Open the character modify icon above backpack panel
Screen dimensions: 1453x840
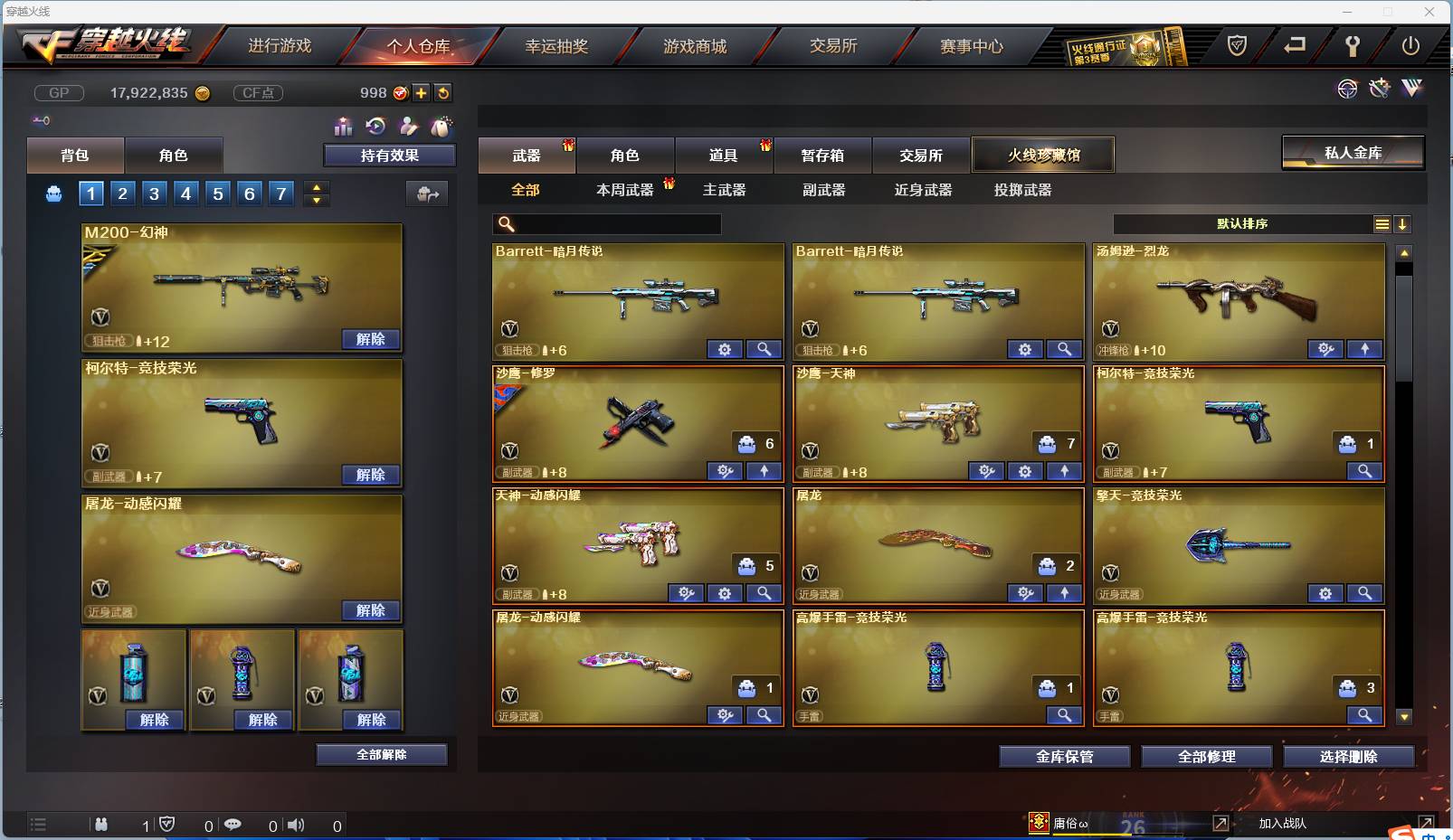(x=408, y=127)
